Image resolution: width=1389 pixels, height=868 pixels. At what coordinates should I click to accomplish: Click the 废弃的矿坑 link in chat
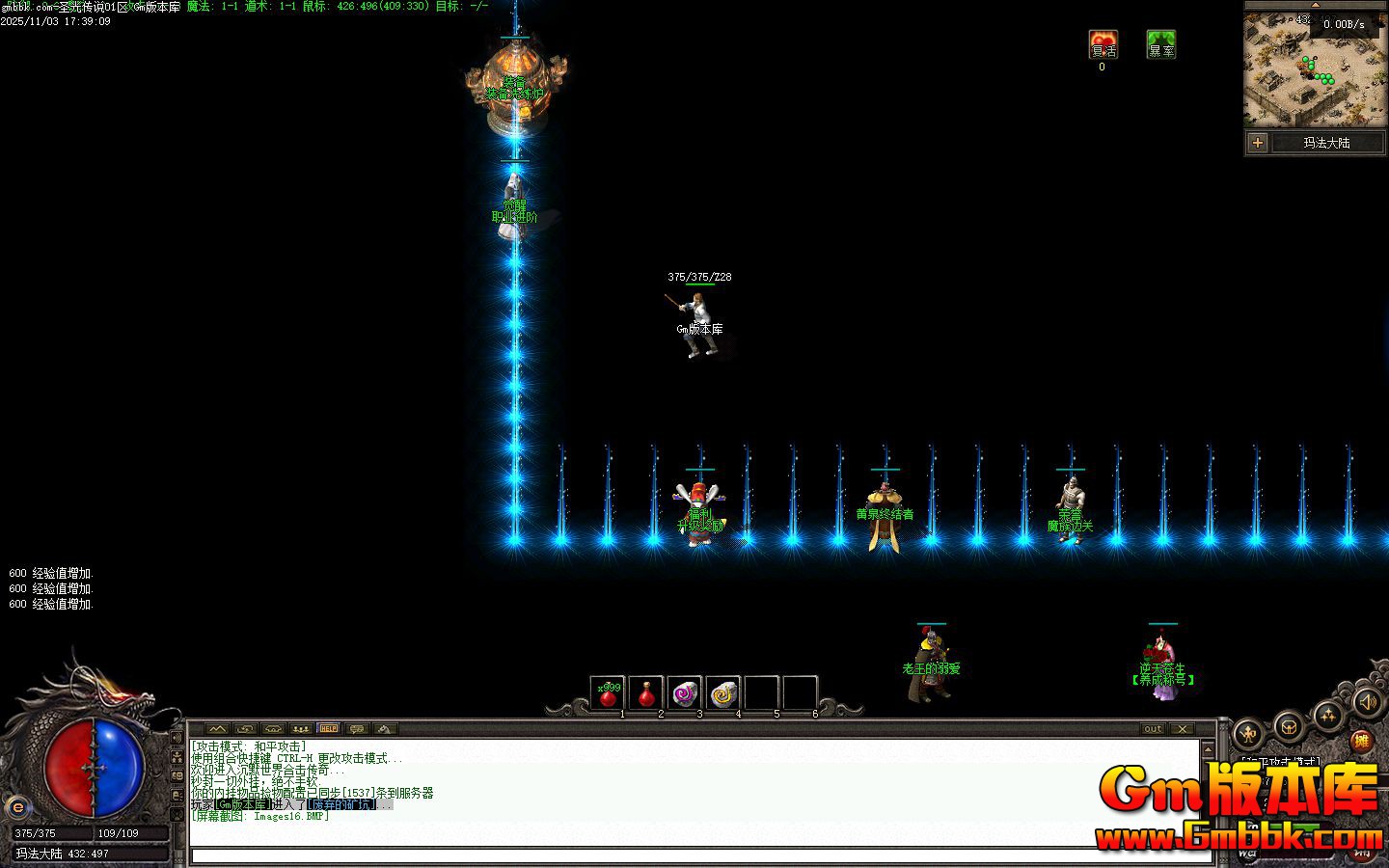(x=341, y=804)
